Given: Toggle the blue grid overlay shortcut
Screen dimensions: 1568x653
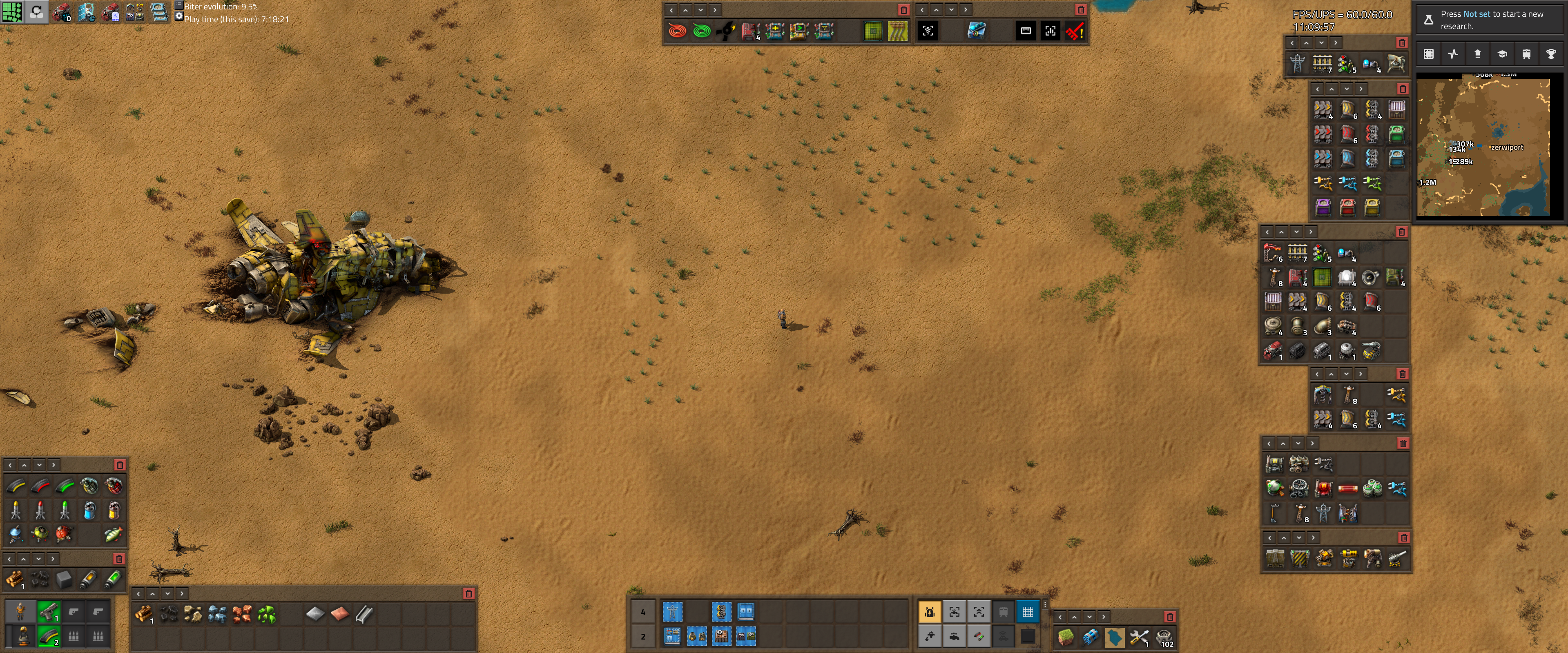Looking at the screenshot, I should click(1028, 612).
